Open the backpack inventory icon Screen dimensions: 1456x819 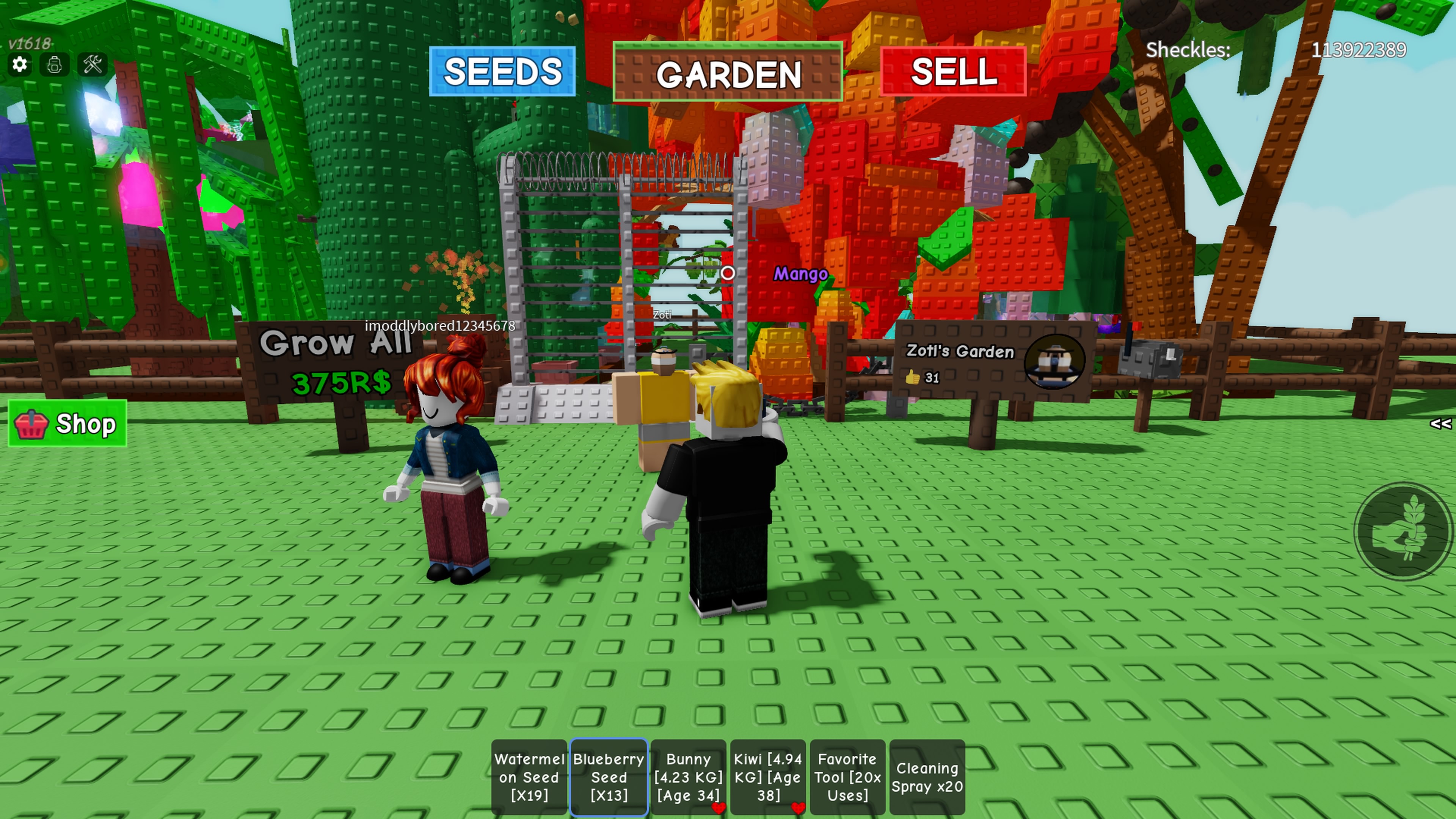point(55,64)
